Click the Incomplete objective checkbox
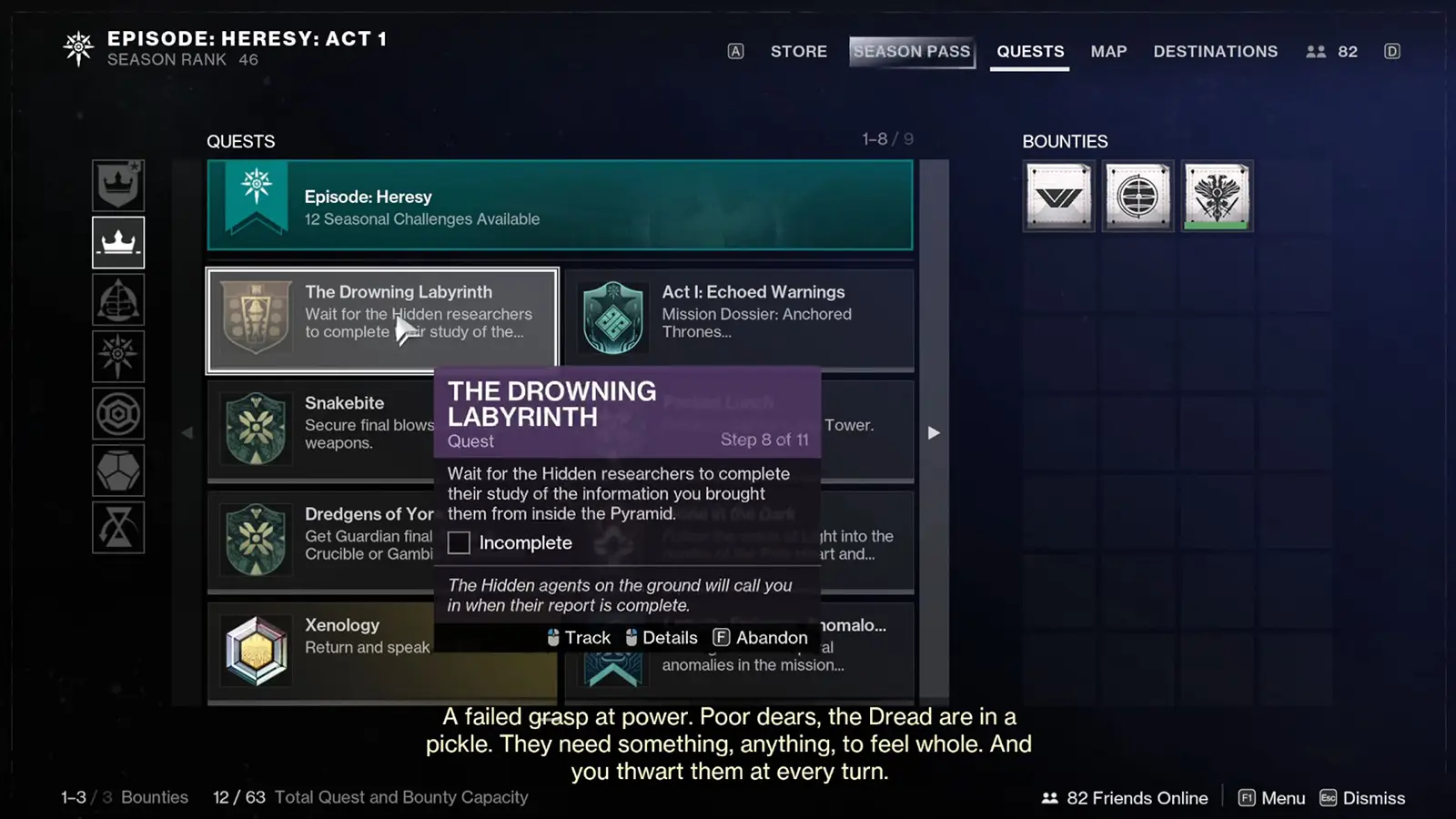1456x819 pixels. (459, 542)
